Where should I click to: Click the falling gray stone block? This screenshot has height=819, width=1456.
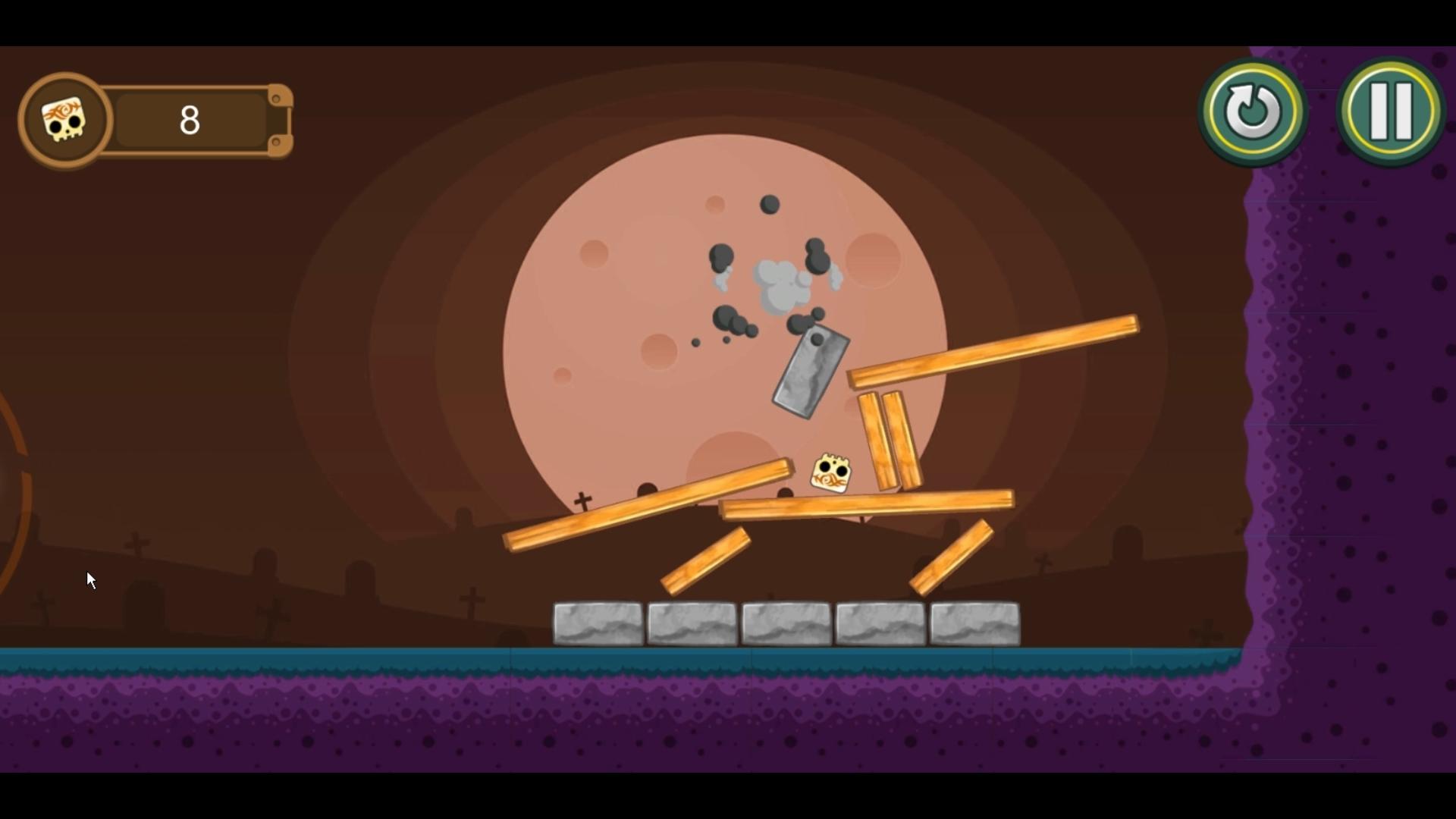810,370
